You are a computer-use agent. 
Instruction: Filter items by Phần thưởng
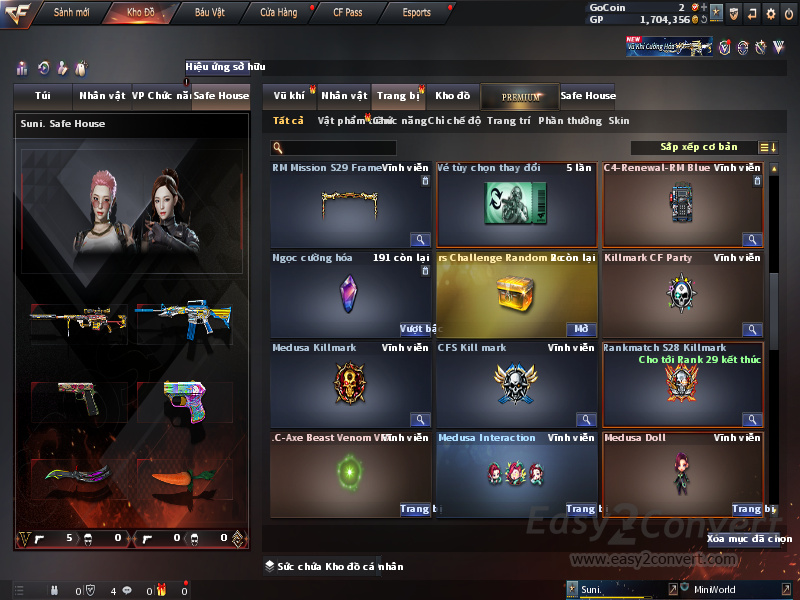[x=571, y=121]
